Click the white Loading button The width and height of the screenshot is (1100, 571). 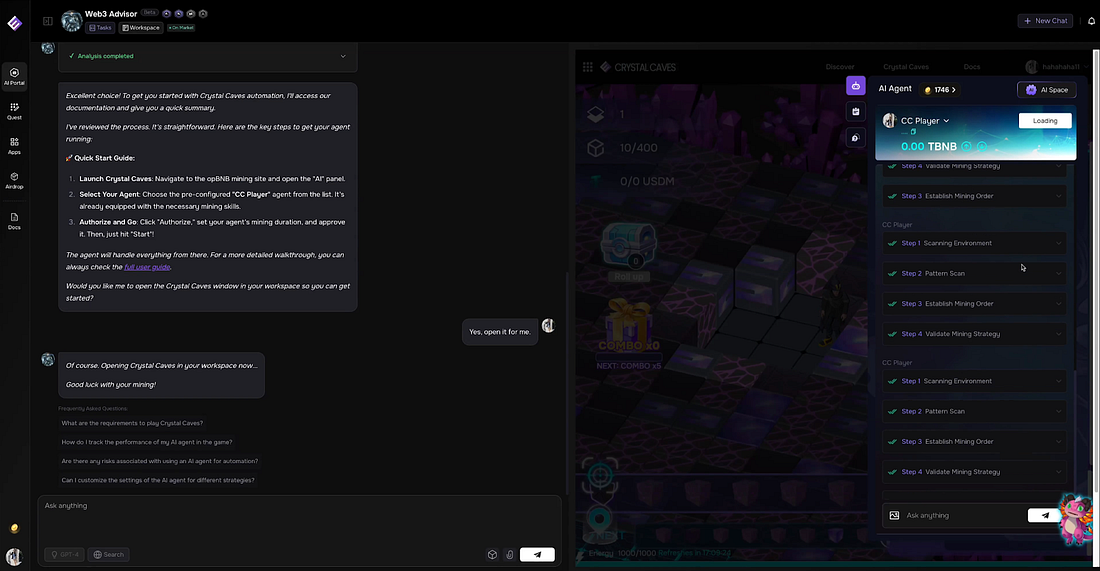coord(1045,121)
